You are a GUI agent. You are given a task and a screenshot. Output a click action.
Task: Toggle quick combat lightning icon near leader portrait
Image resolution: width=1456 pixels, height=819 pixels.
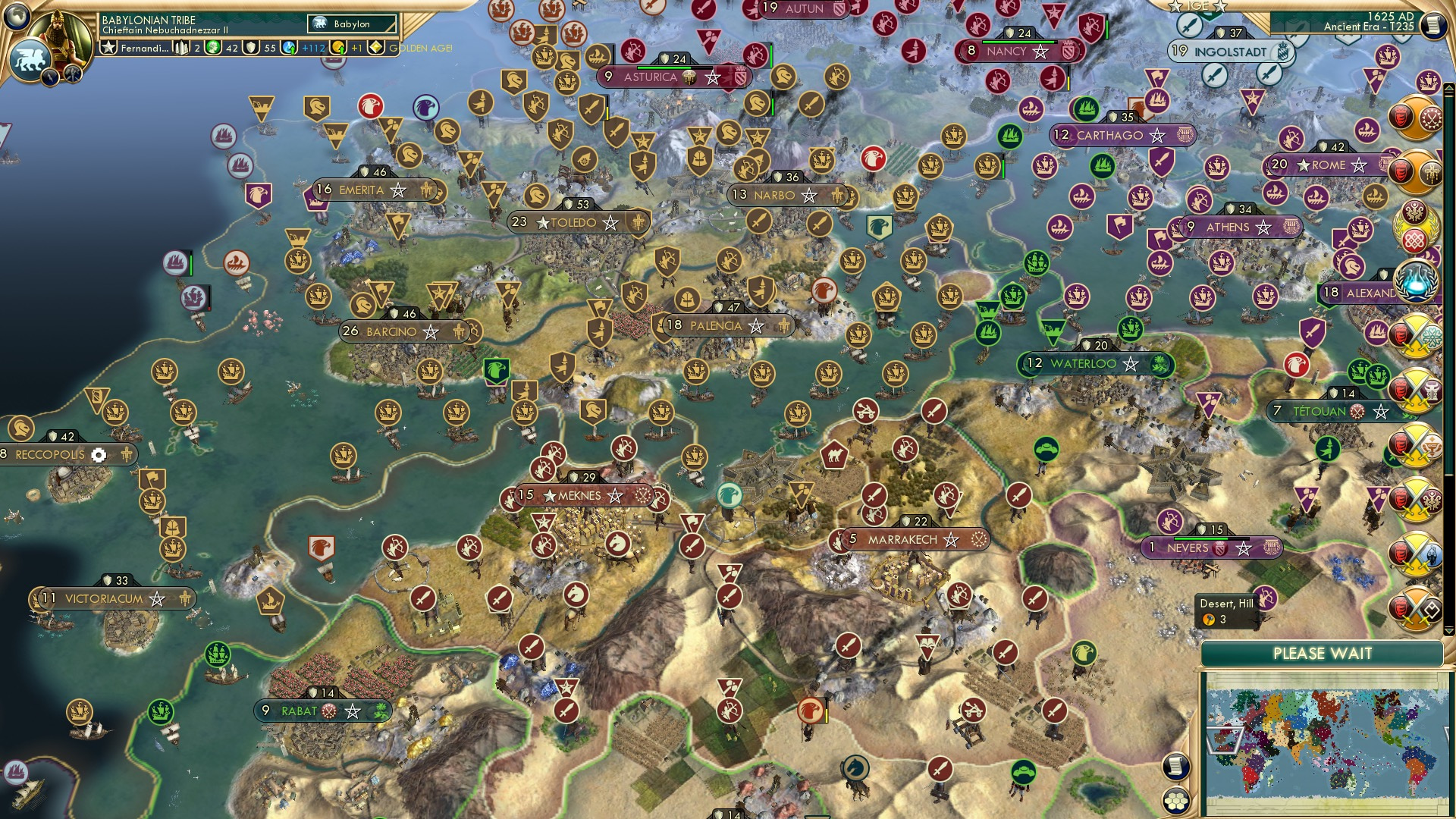coord(51,77)
